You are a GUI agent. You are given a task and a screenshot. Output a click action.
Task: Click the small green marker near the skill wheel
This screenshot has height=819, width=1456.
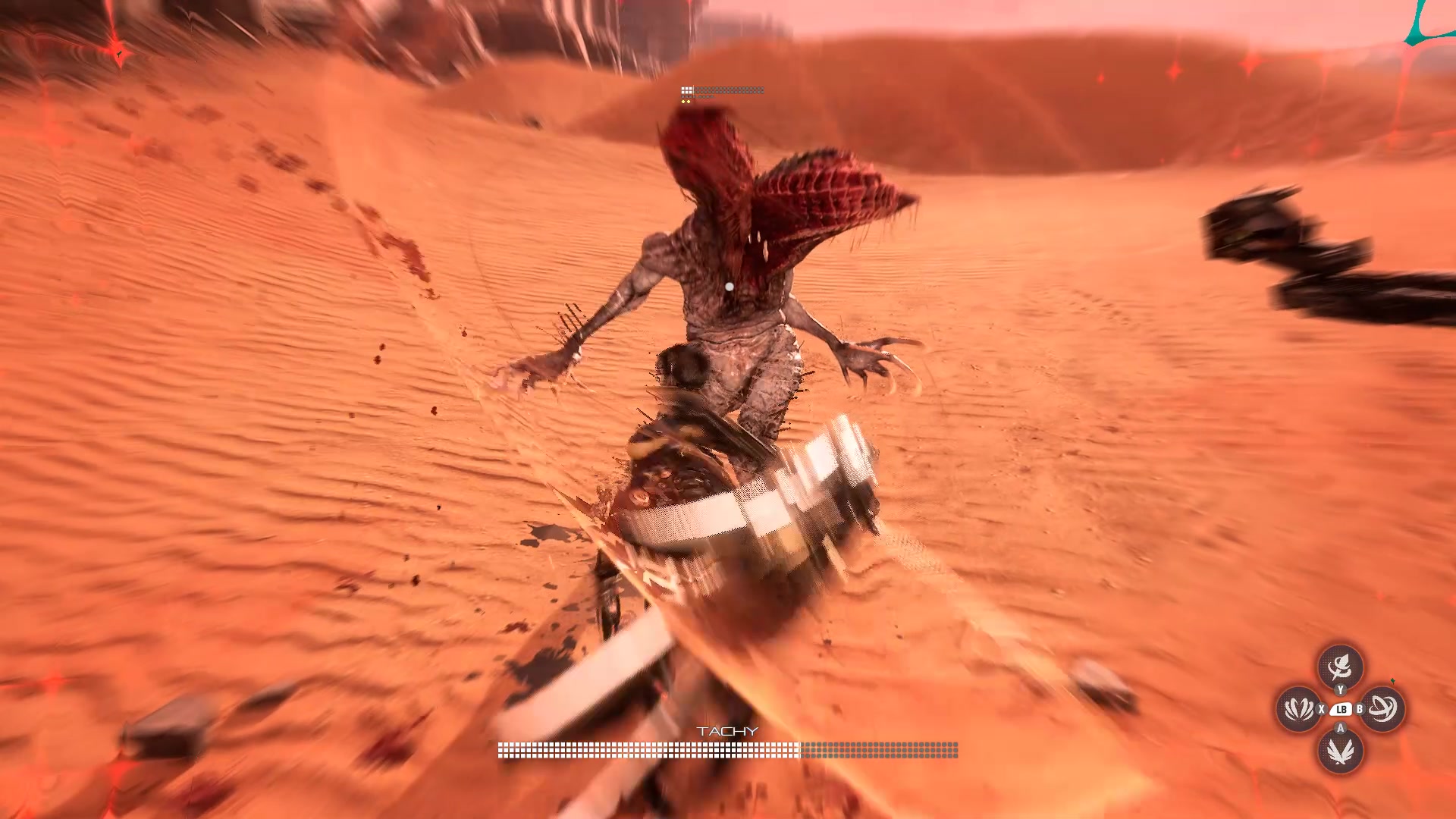click(1393, 681)
